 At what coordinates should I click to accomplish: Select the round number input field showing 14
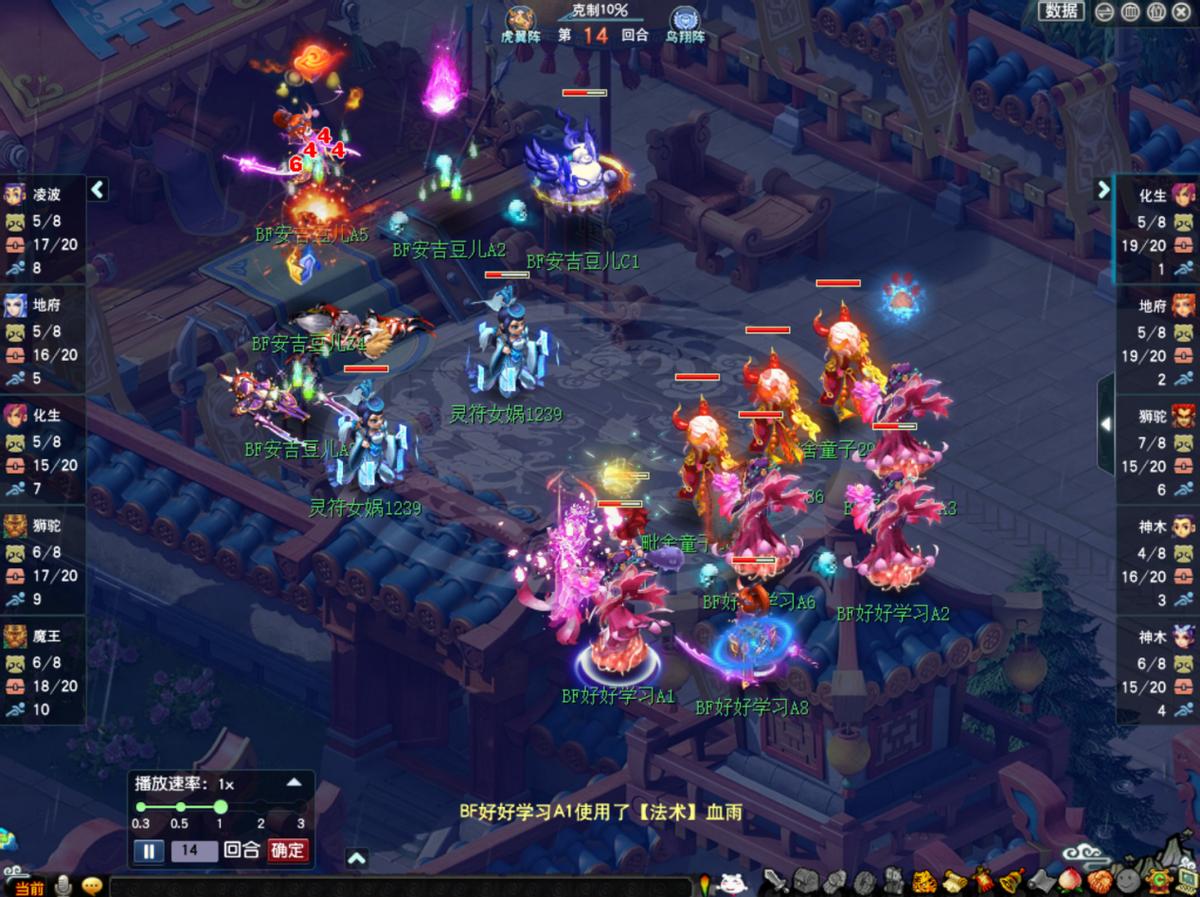(x=191, y=851)
